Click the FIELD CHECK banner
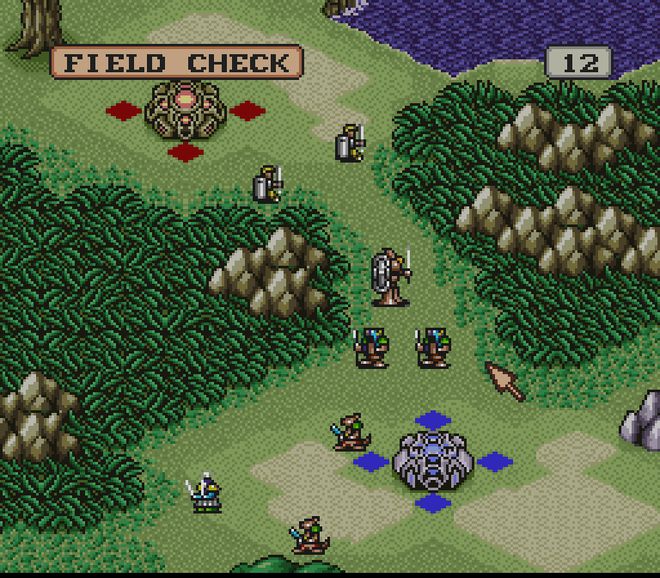This screenshot has width=660, height=578. point(176,63)
